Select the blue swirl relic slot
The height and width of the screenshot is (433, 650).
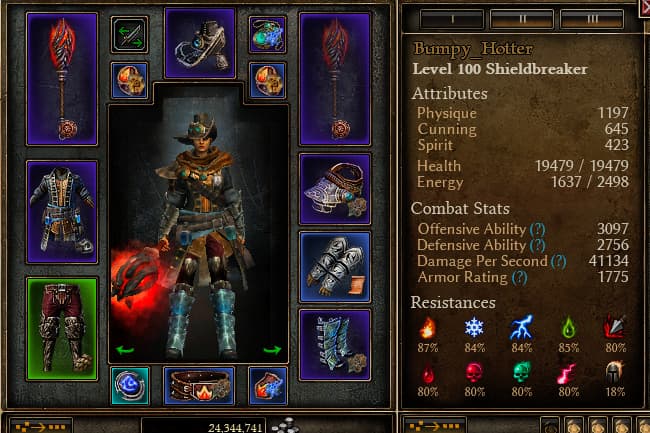(130, 385)
